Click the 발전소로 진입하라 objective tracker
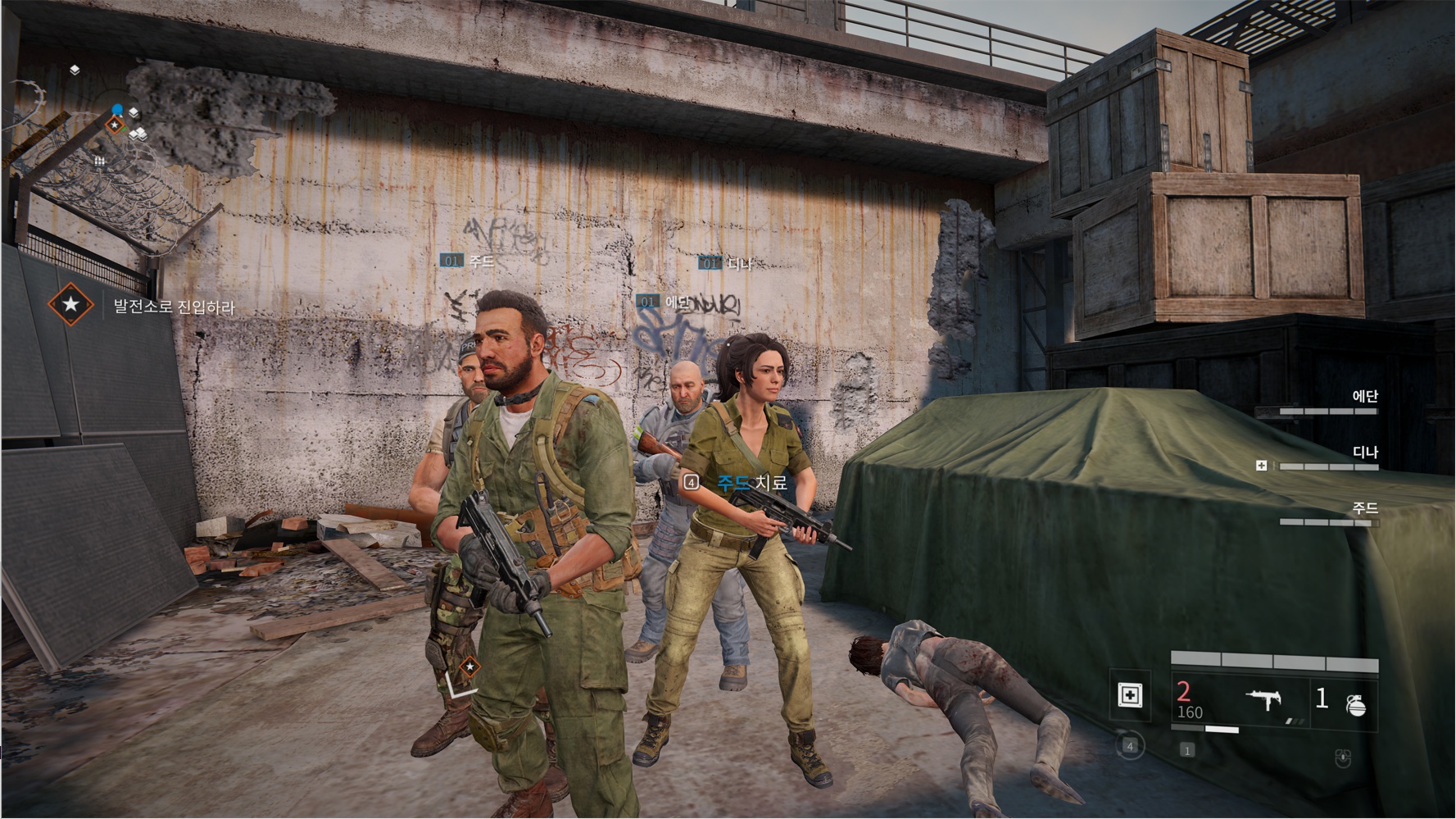The image size is (1456, 819). 174,307
